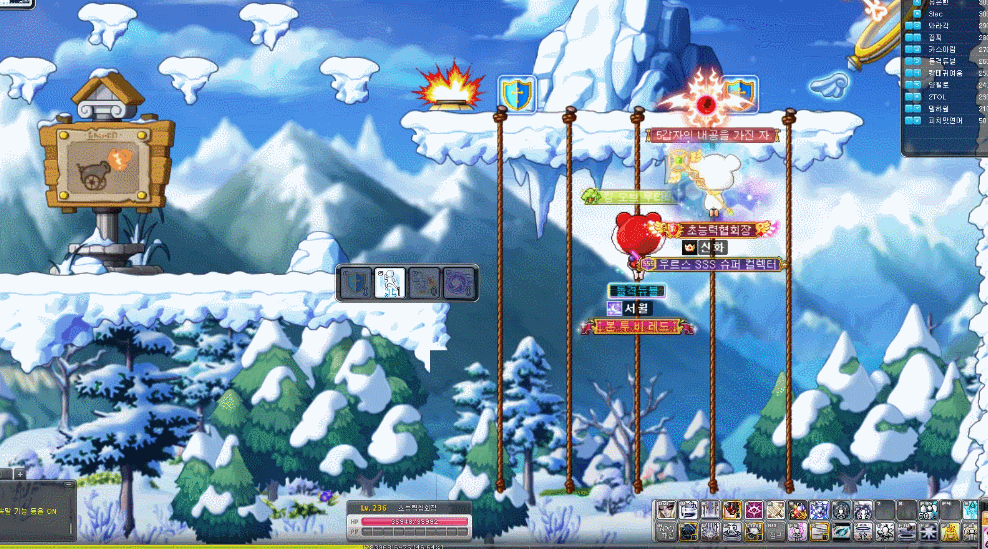The image size is (988, 549).
Task: Select the parchment scroll quickslot
Action: (775, 510)
